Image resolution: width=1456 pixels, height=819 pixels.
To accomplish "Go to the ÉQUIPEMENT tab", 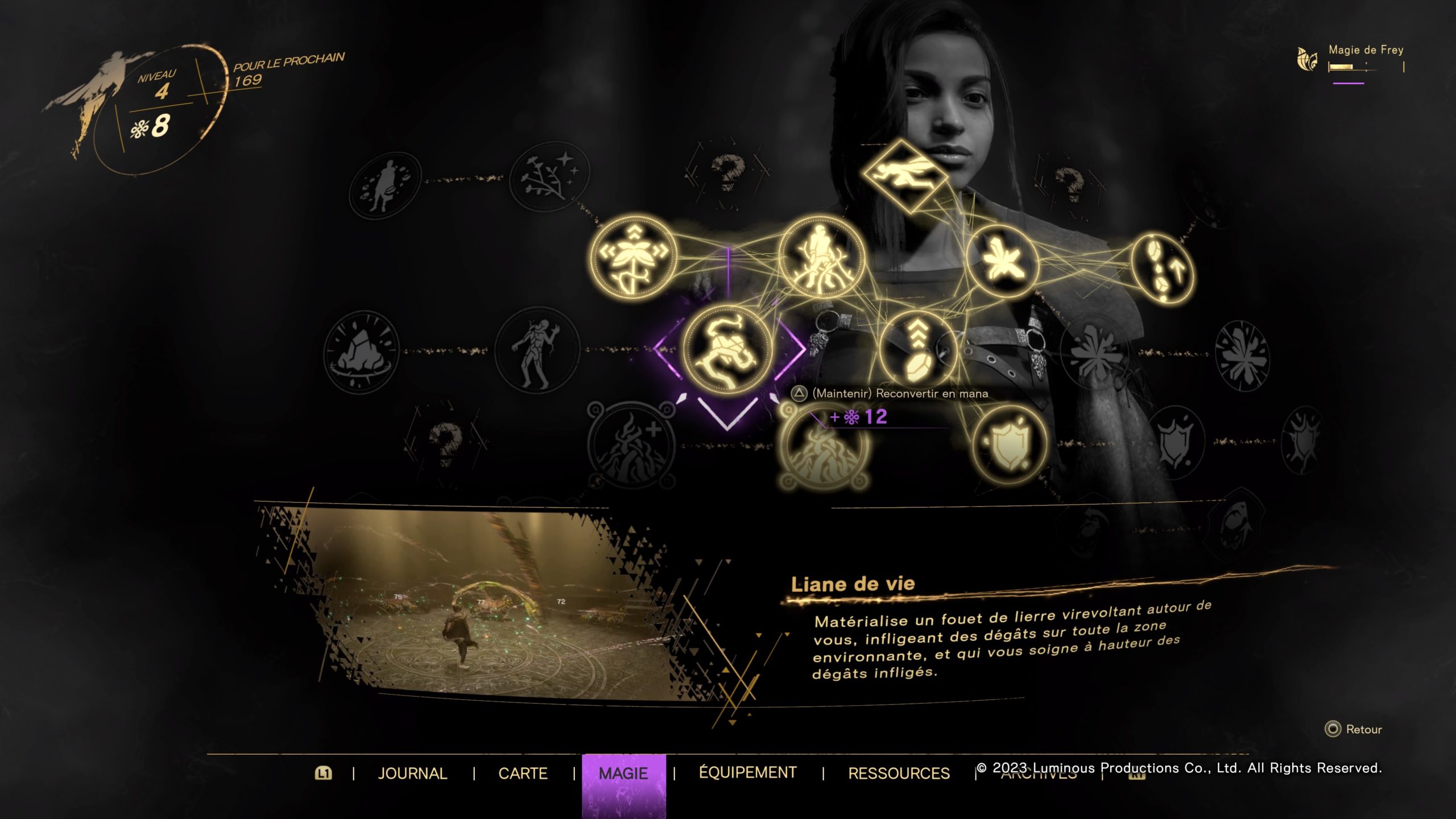I will coord(747,772).
